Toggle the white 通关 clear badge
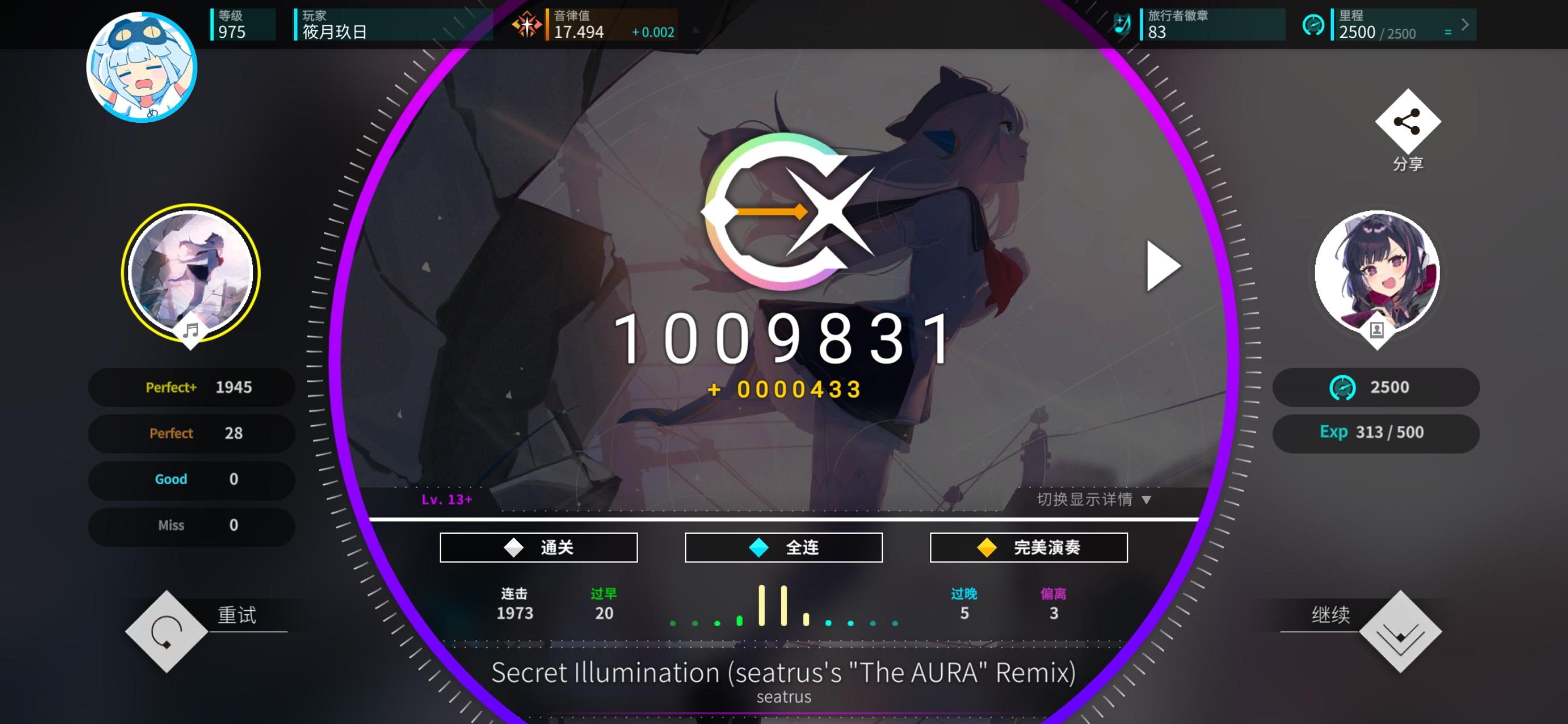Image resolution: width=1568 pixels, height=724 pixels. pyautogui.click(x=538, y=548)
